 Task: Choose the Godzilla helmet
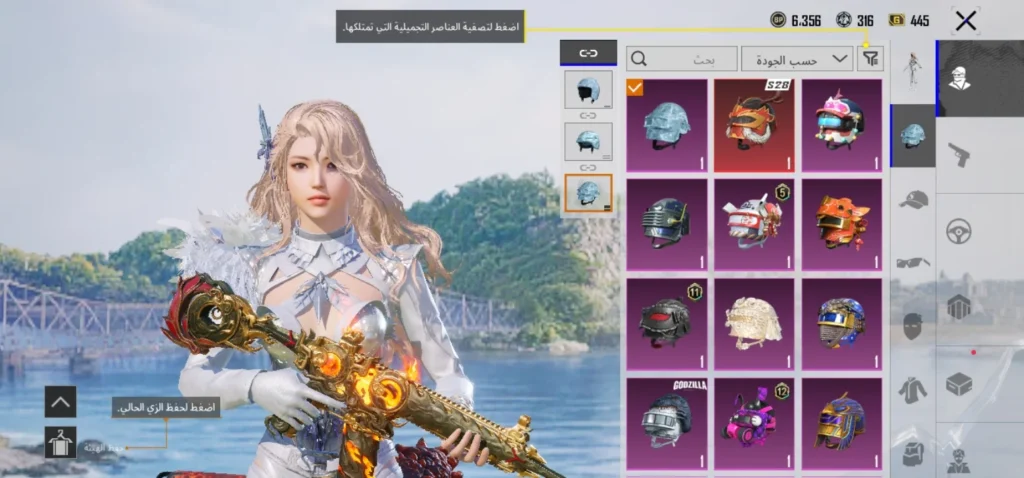(x=666, y=422)
